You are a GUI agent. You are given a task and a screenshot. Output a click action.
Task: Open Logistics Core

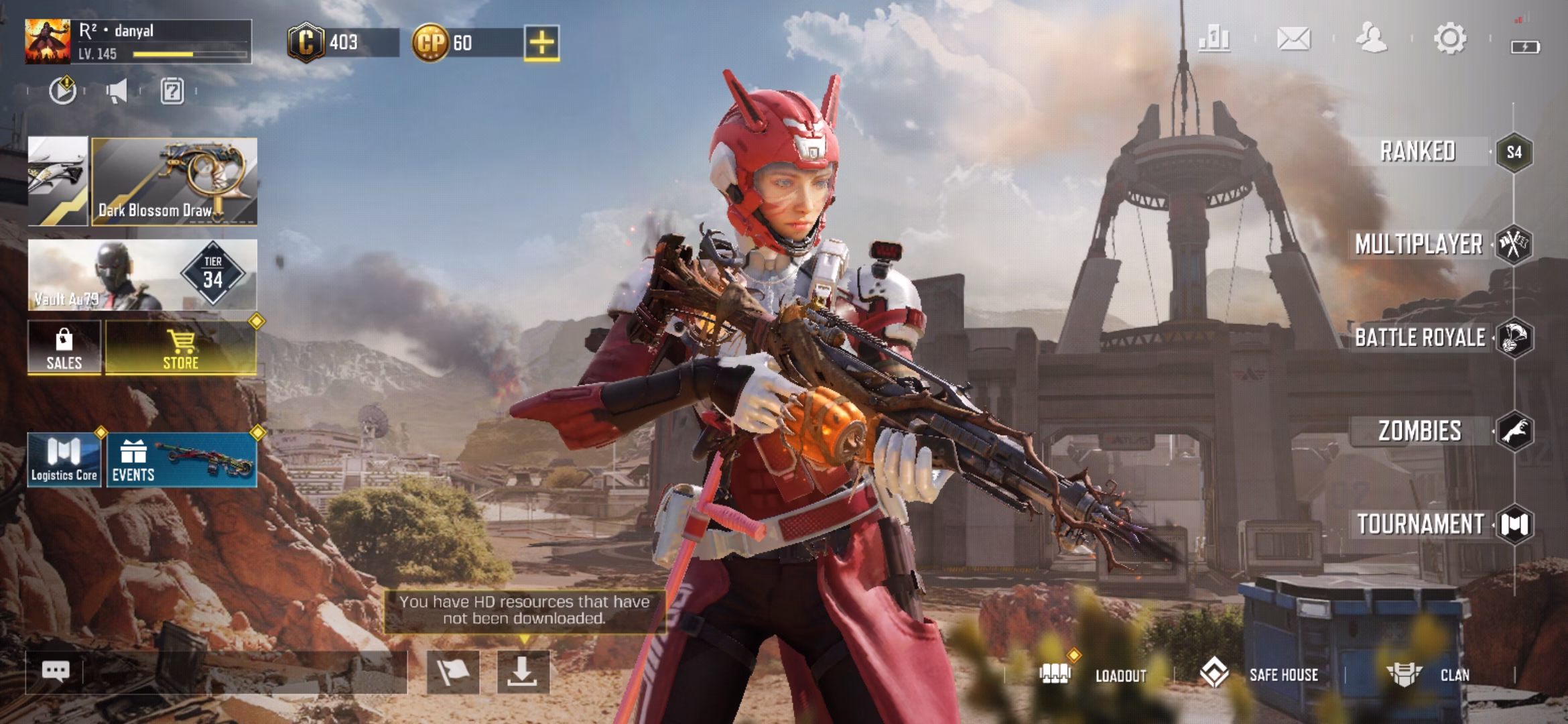point(64,460)
